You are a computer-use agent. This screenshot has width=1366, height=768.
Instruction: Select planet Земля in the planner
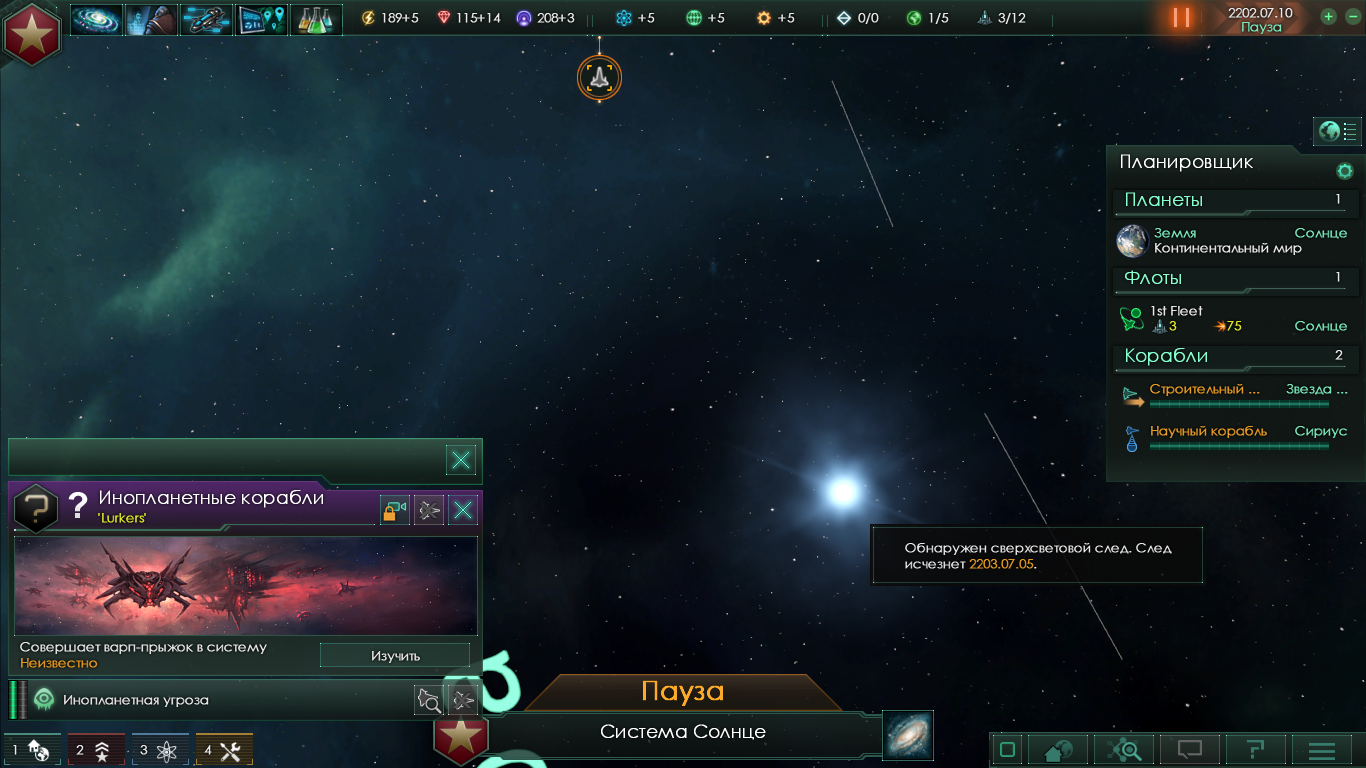coord(1230,241)
